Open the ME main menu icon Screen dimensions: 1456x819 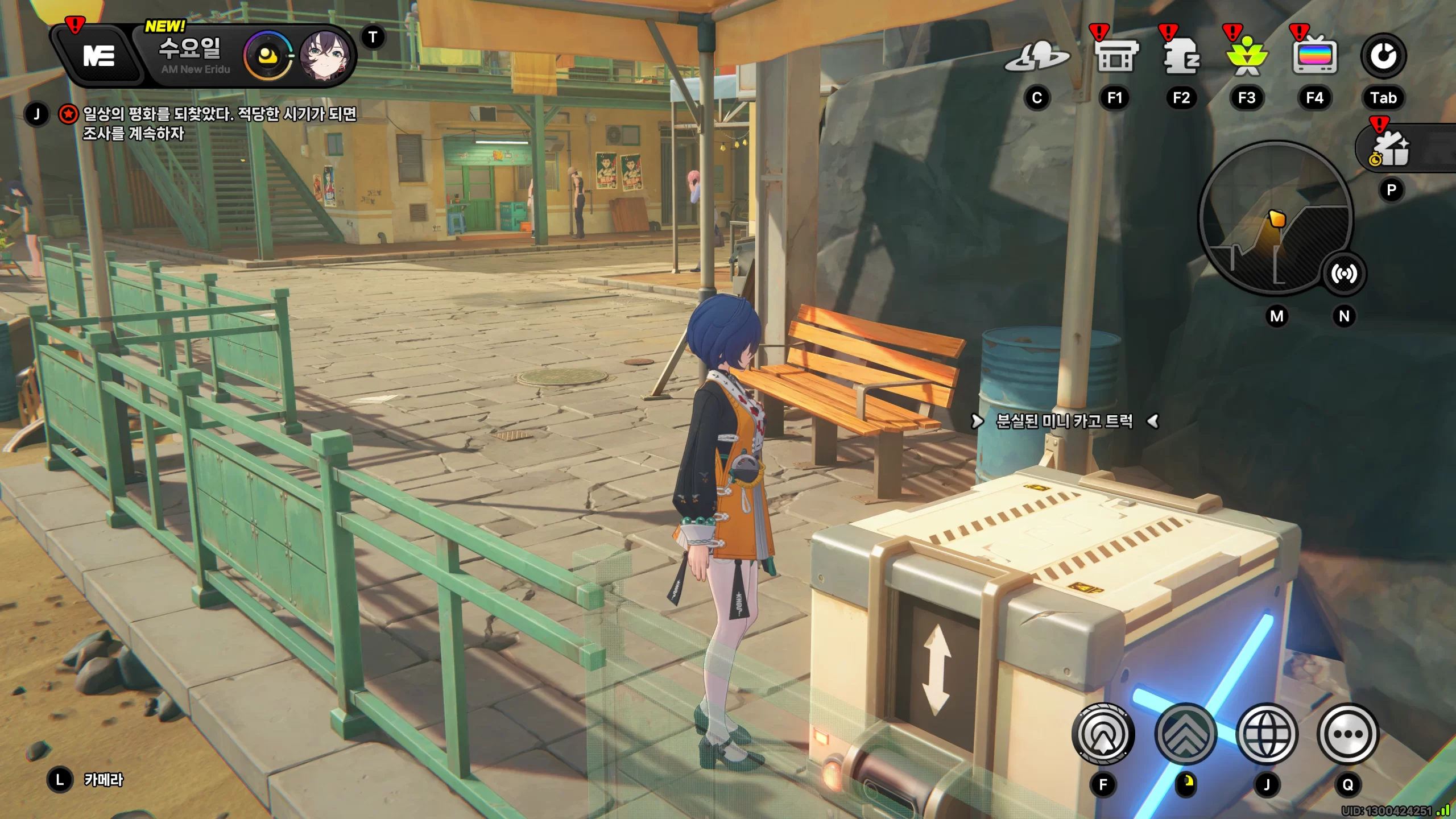tap(98, 56)
